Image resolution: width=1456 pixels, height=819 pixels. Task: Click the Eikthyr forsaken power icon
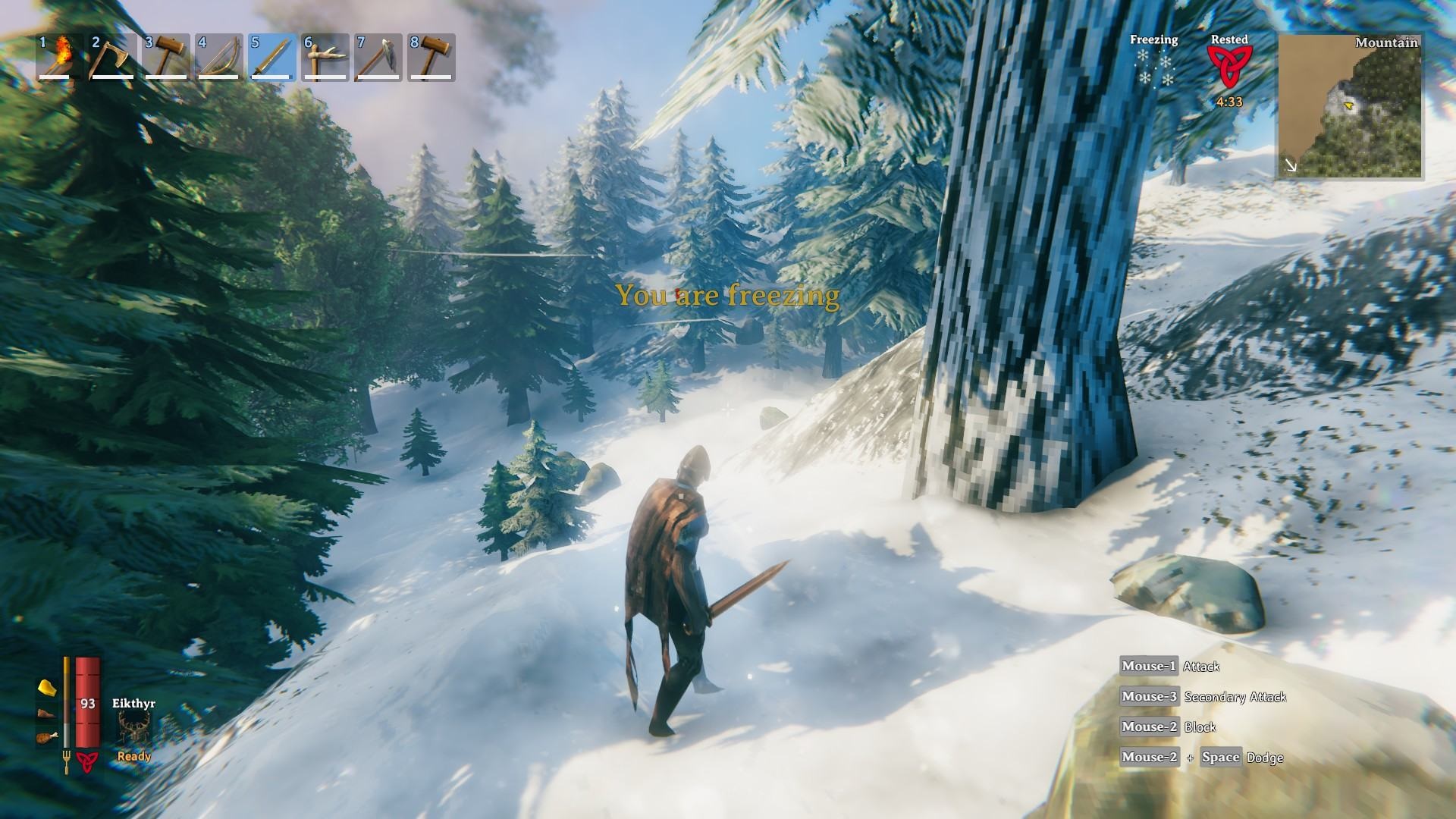pos(133,724)
